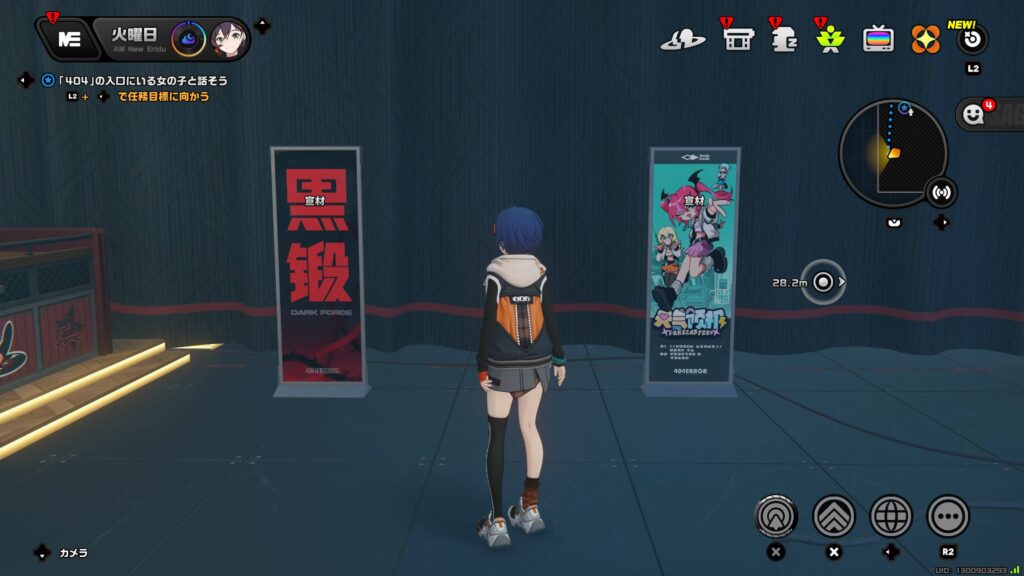The image size is (1024, 576).
Task: Click the sleeping figure icon
Action: point(784,39)
